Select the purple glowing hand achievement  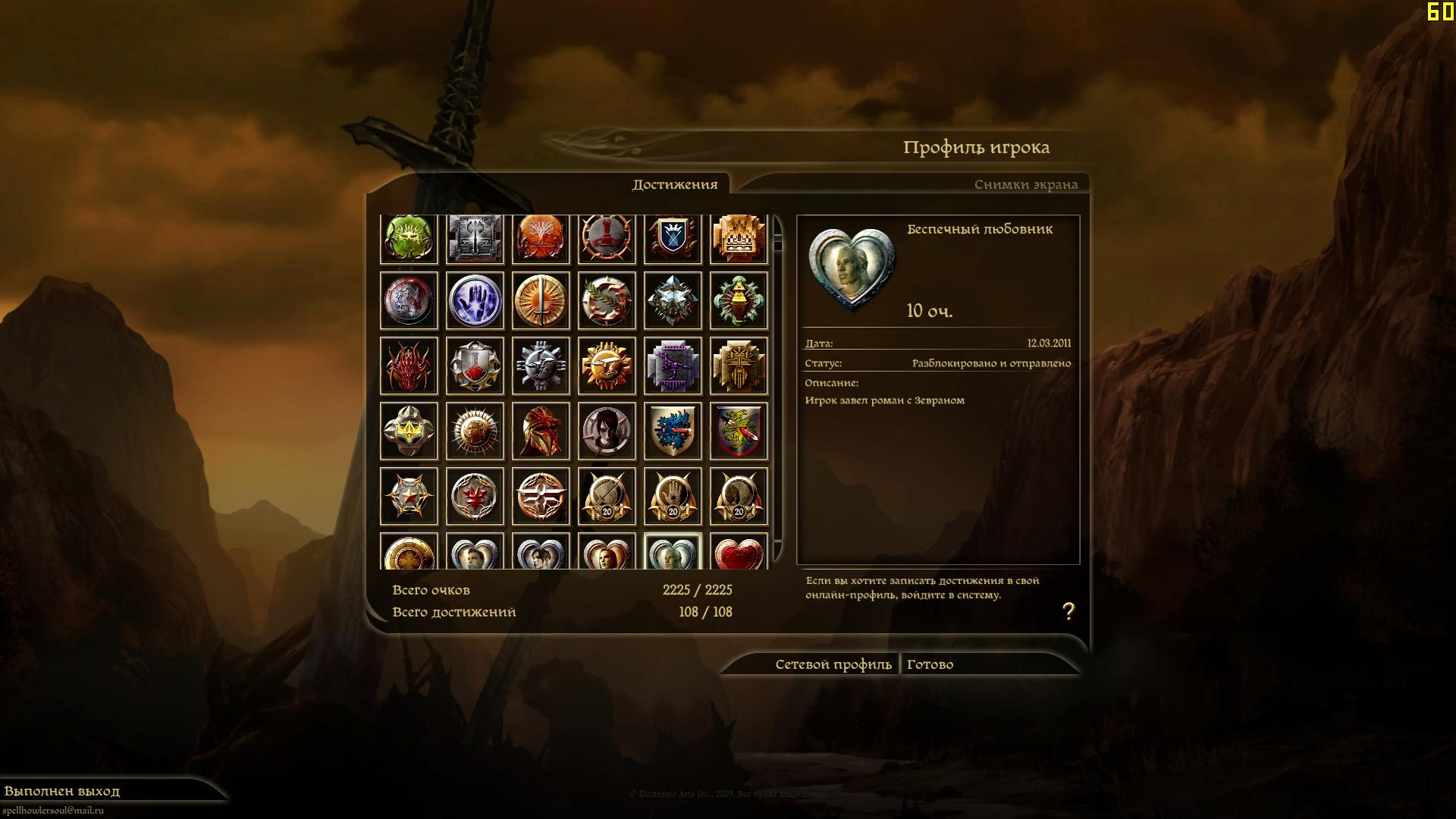[x=475, y=300]
